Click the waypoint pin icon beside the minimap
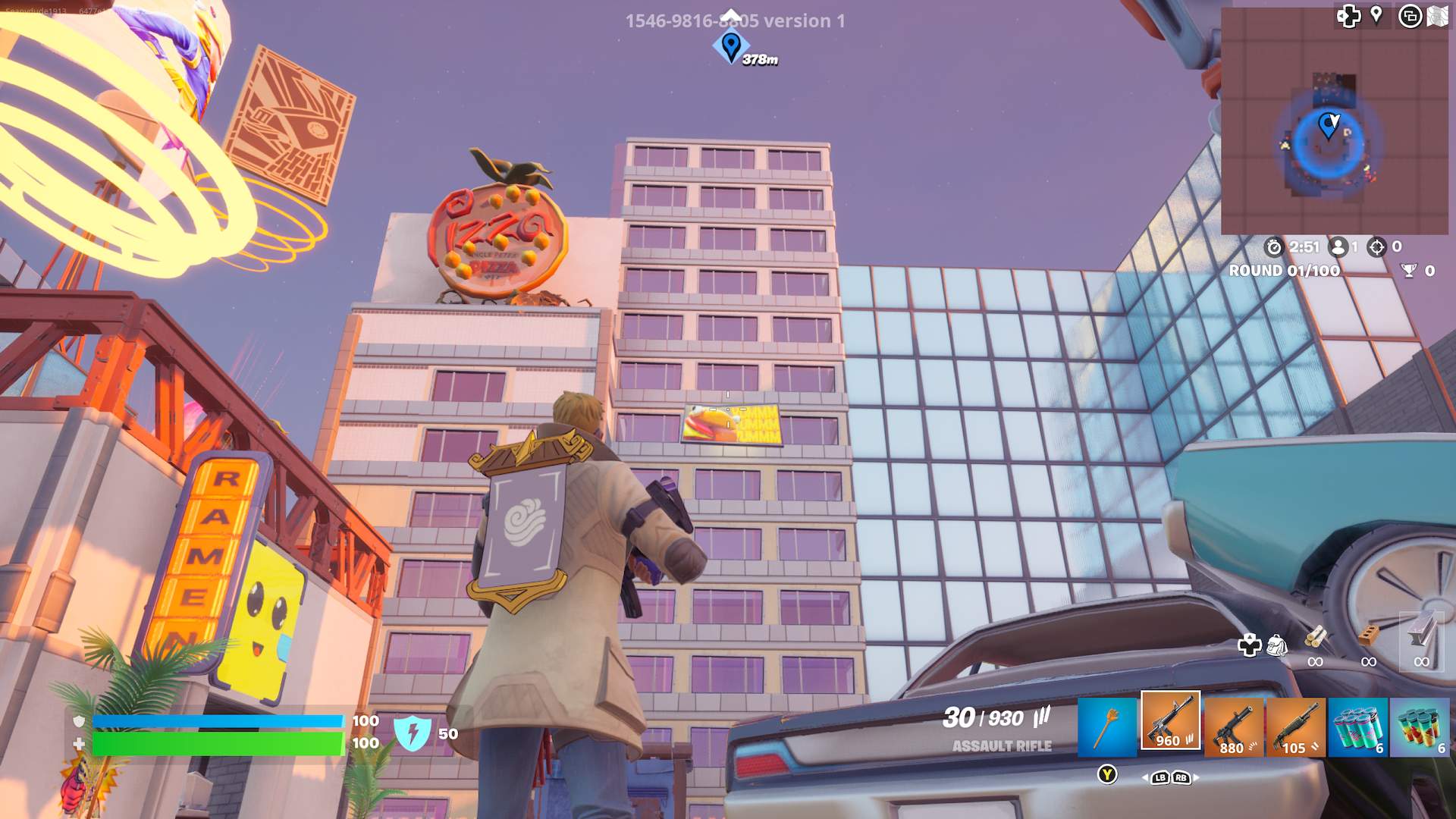This screenshot has height=819, width=1456. pyautogui.click(x=1376, y=14)
